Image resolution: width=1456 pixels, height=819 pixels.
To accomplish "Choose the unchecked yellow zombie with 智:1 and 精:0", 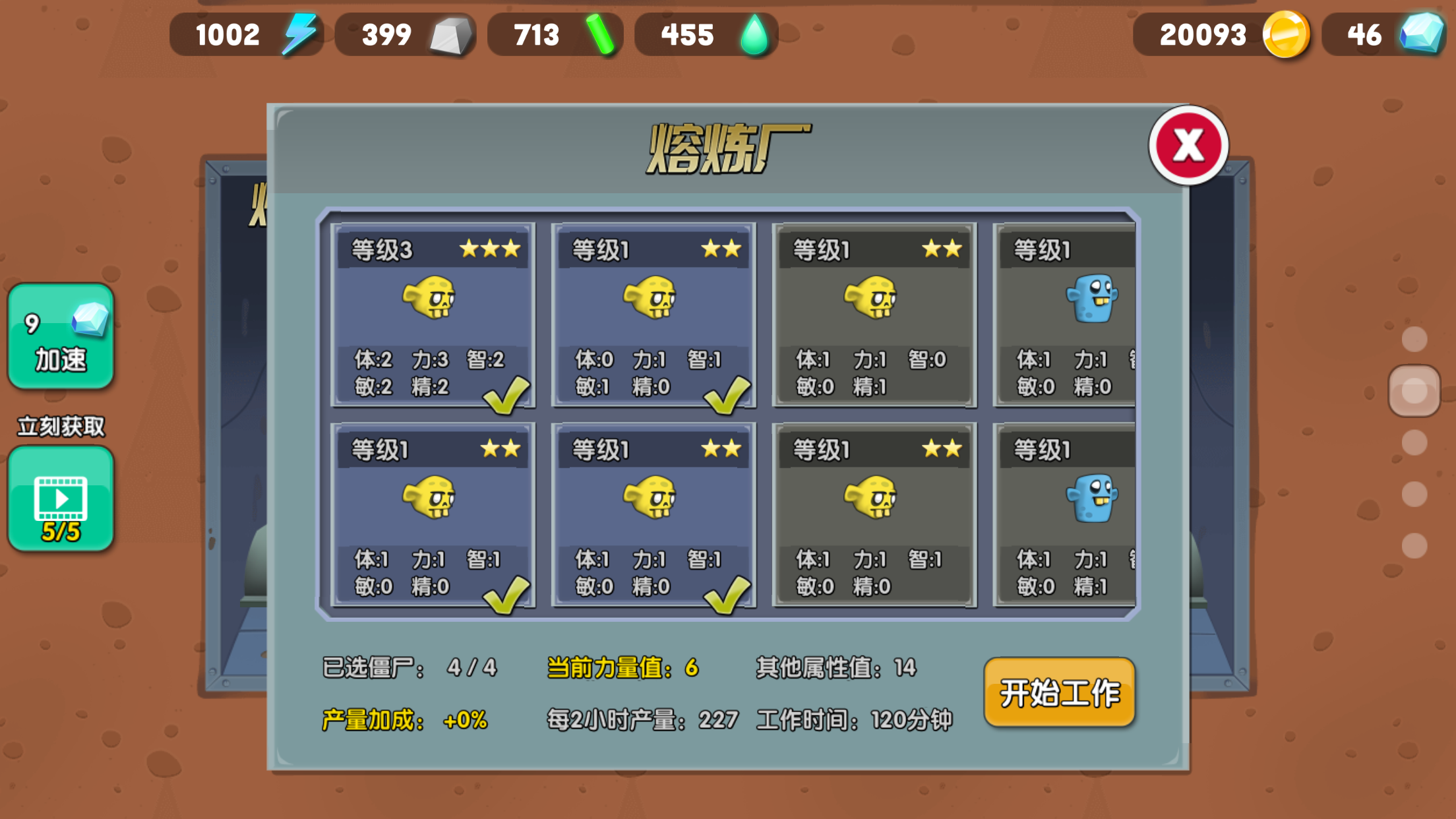I will click(874, 515).
